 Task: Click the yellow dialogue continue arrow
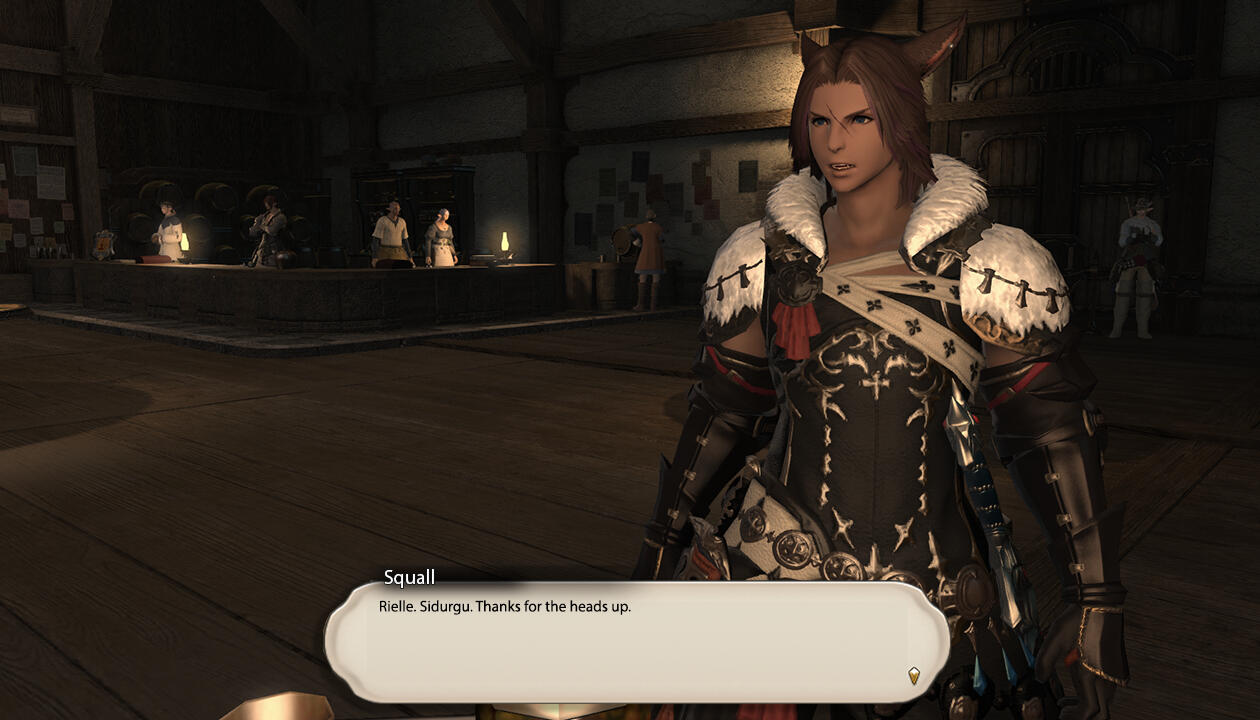click(x=913, y=676)
